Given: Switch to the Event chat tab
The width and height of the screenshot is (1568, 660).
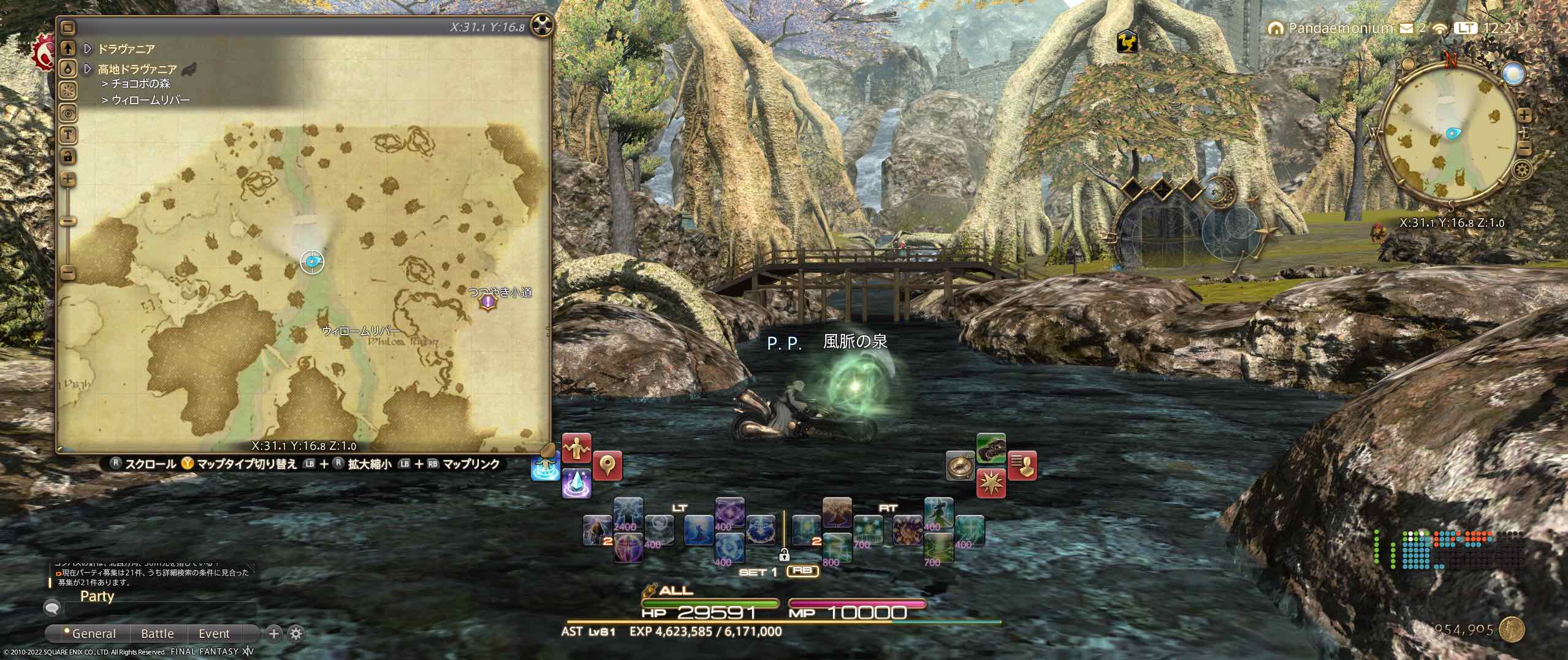Looking at the screenshot, I should click(214, 634).
